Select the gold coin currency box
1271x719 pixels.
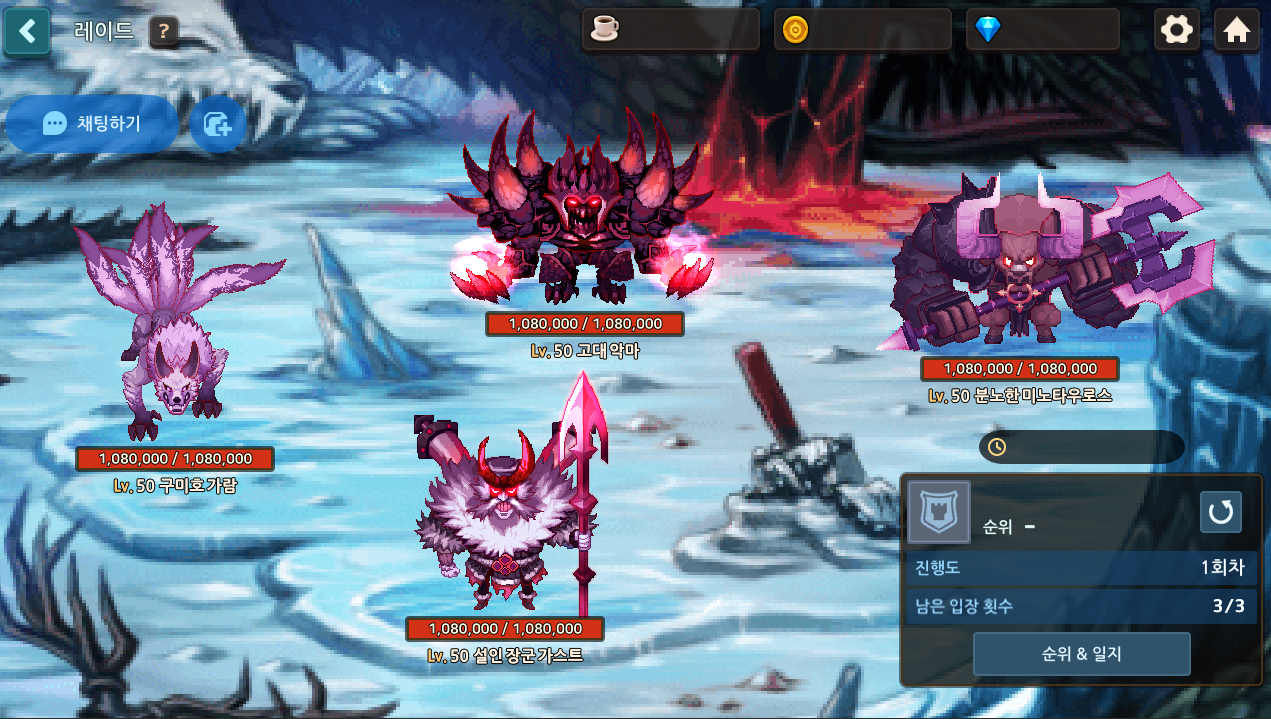tap(862, 30)
